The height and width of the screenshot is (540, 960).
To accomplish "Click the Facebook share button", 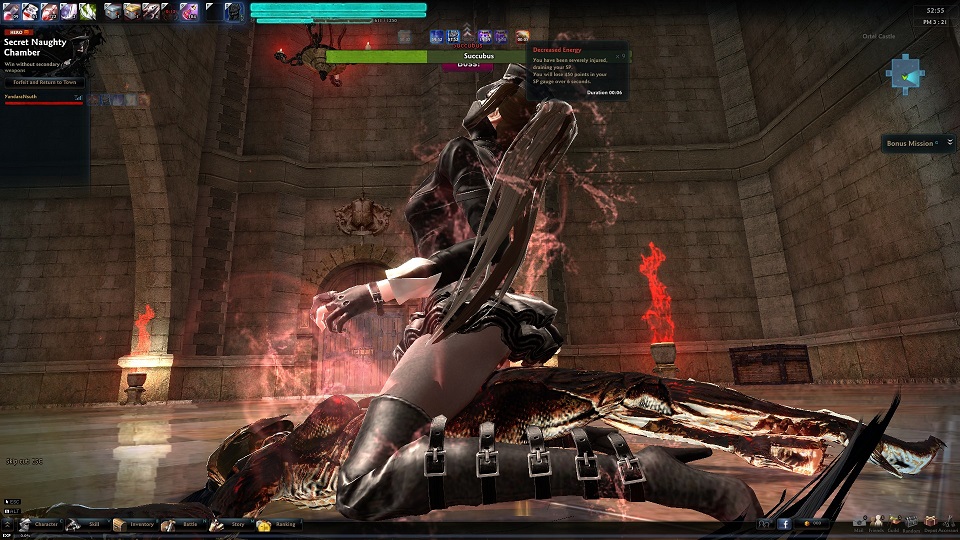I will (x=784, y=523).
